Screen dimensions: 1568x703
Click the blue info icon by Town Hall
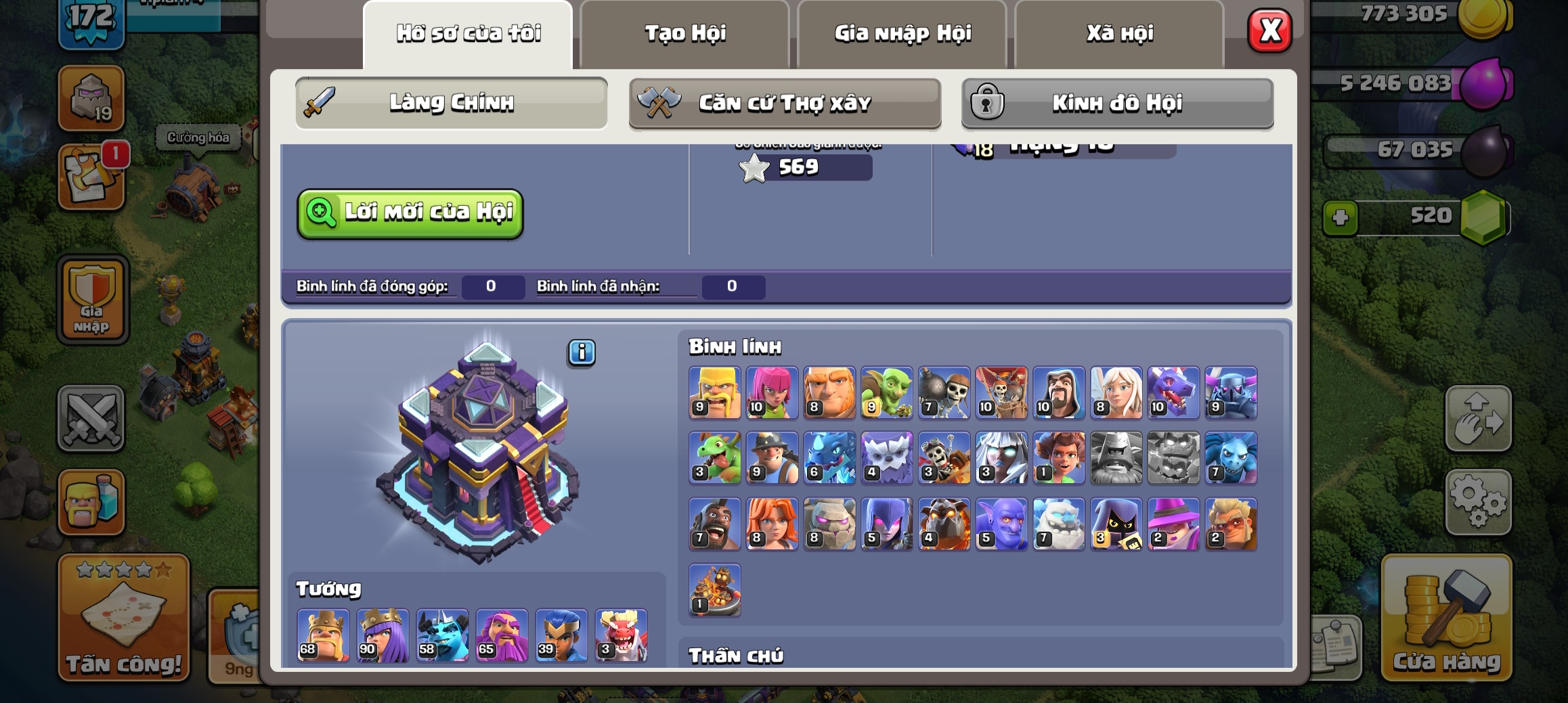pos(582,353)
